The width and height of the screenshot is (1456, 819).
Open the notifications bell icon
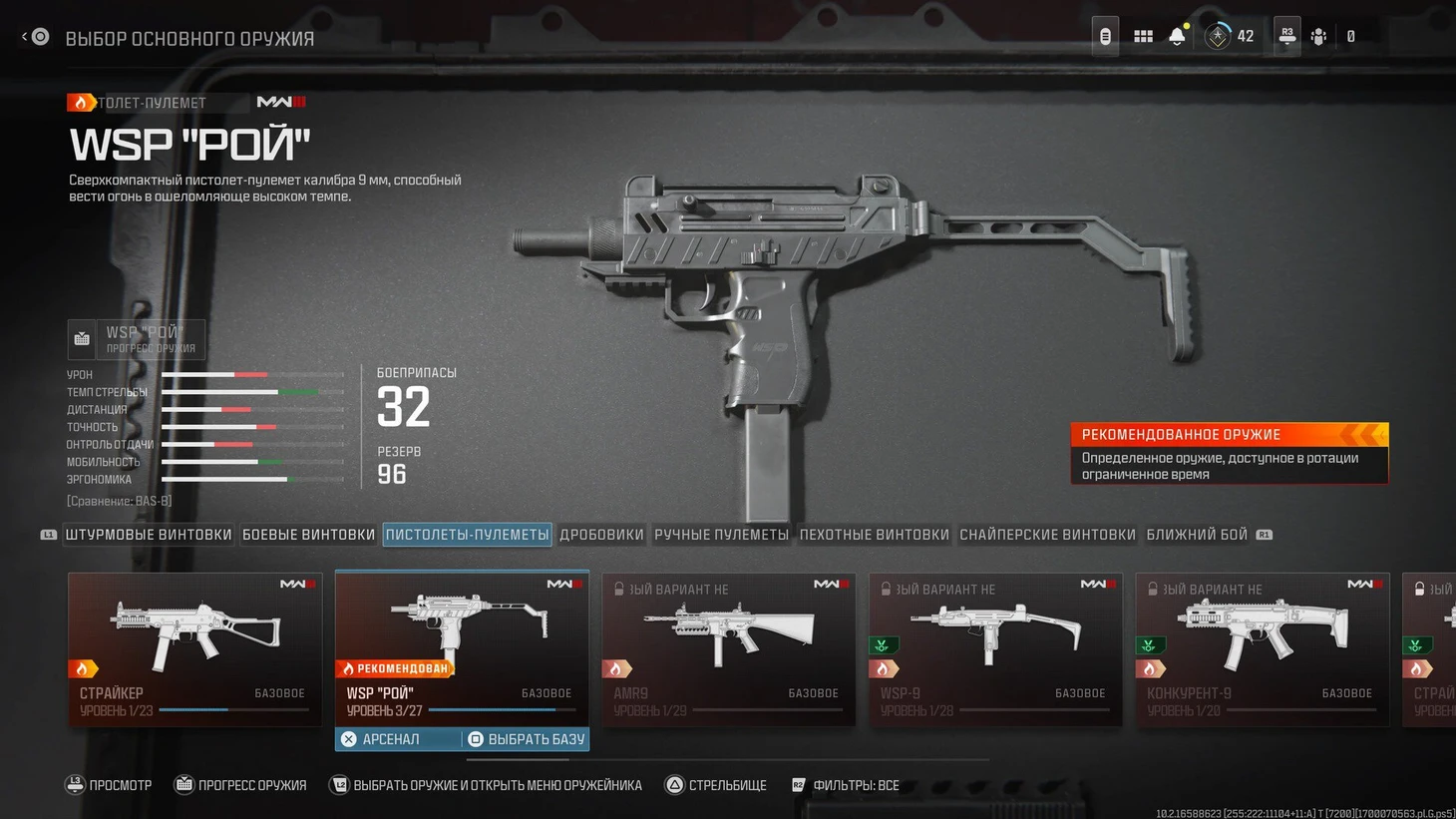pos(1177,37)
